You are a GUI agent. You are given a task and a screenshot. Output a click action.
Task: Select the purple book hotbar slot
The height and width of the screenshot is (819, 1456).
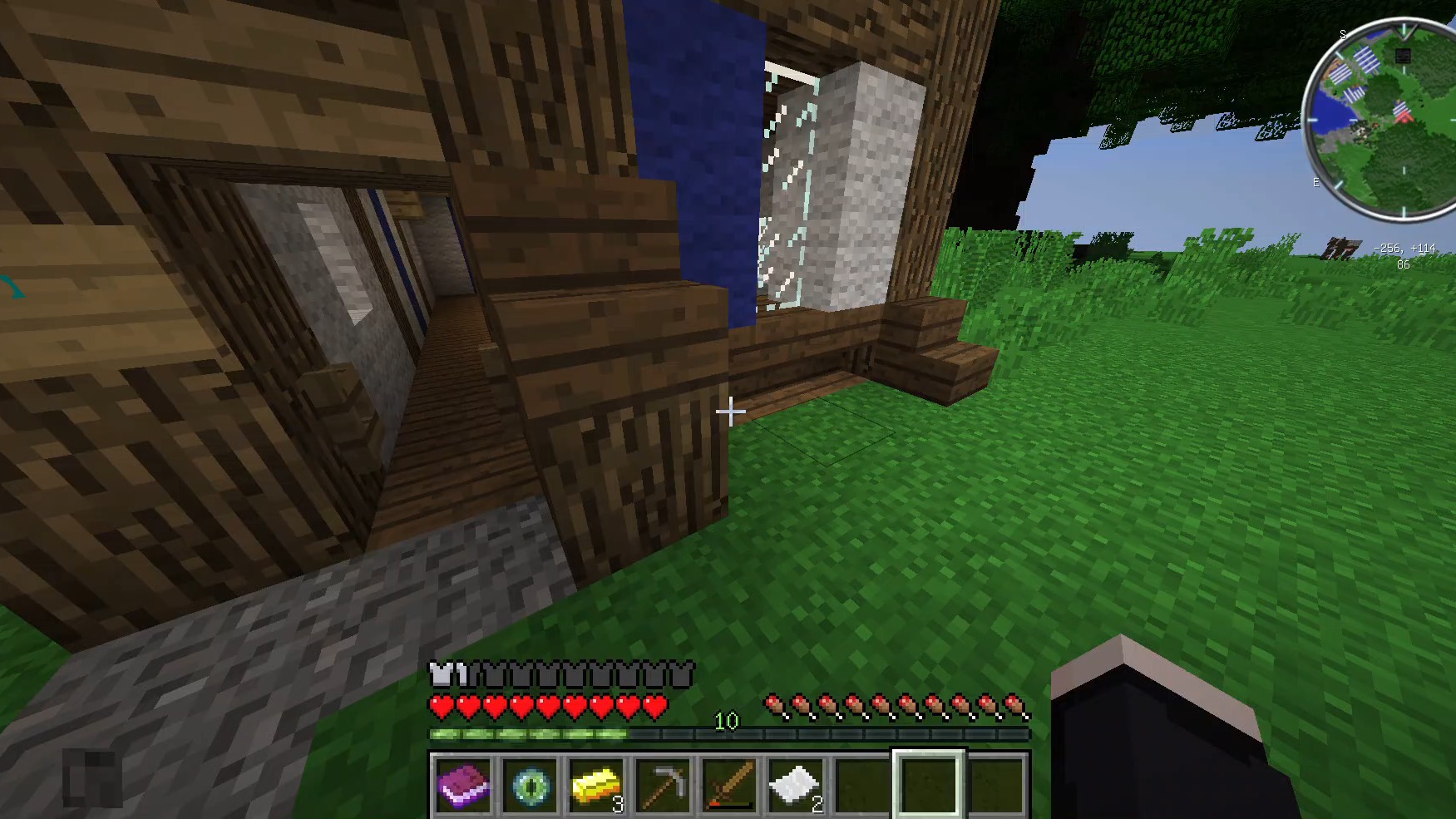click(463, 785)
